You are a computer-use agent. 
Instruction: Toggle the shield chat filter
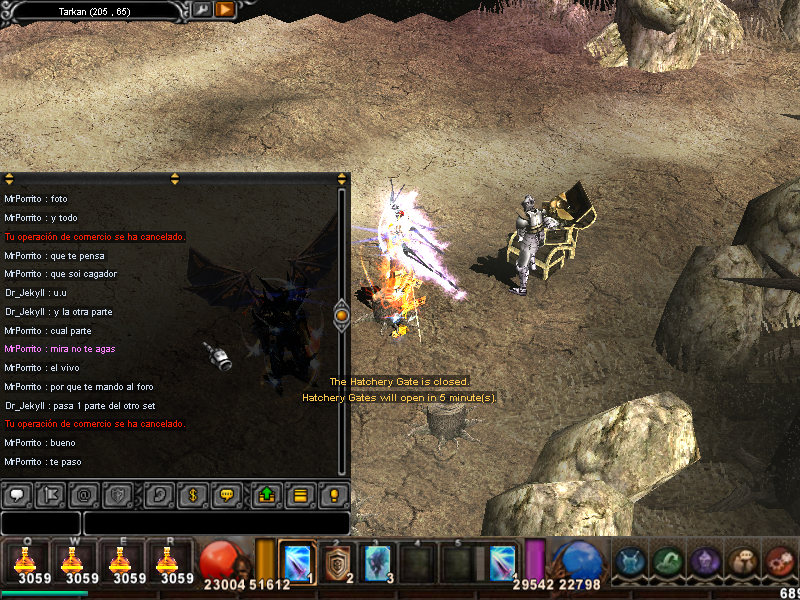point(120,494)
